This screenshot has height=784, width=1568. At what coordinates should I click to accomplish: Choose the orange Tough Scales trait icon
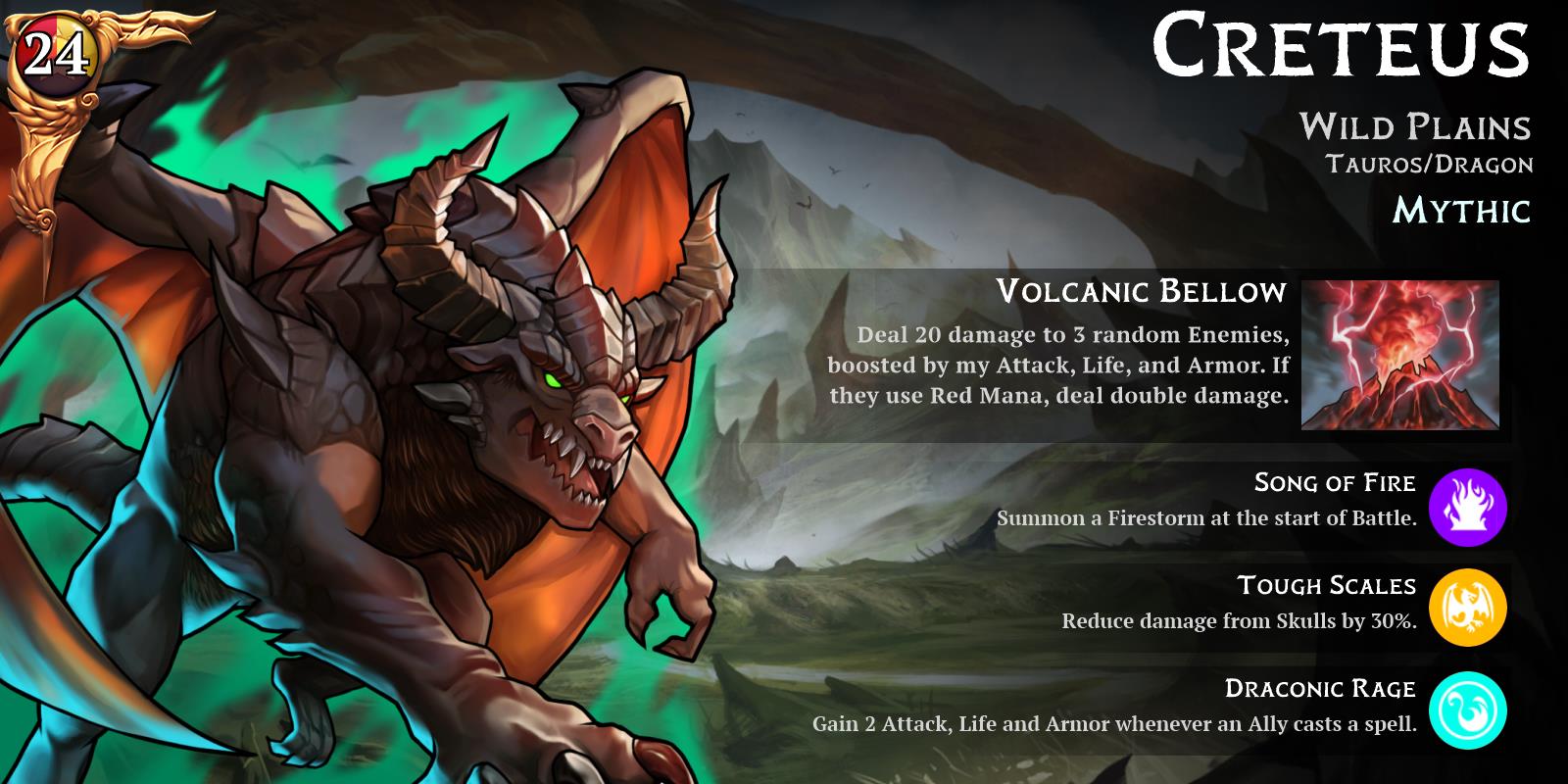coord(1467,608)
